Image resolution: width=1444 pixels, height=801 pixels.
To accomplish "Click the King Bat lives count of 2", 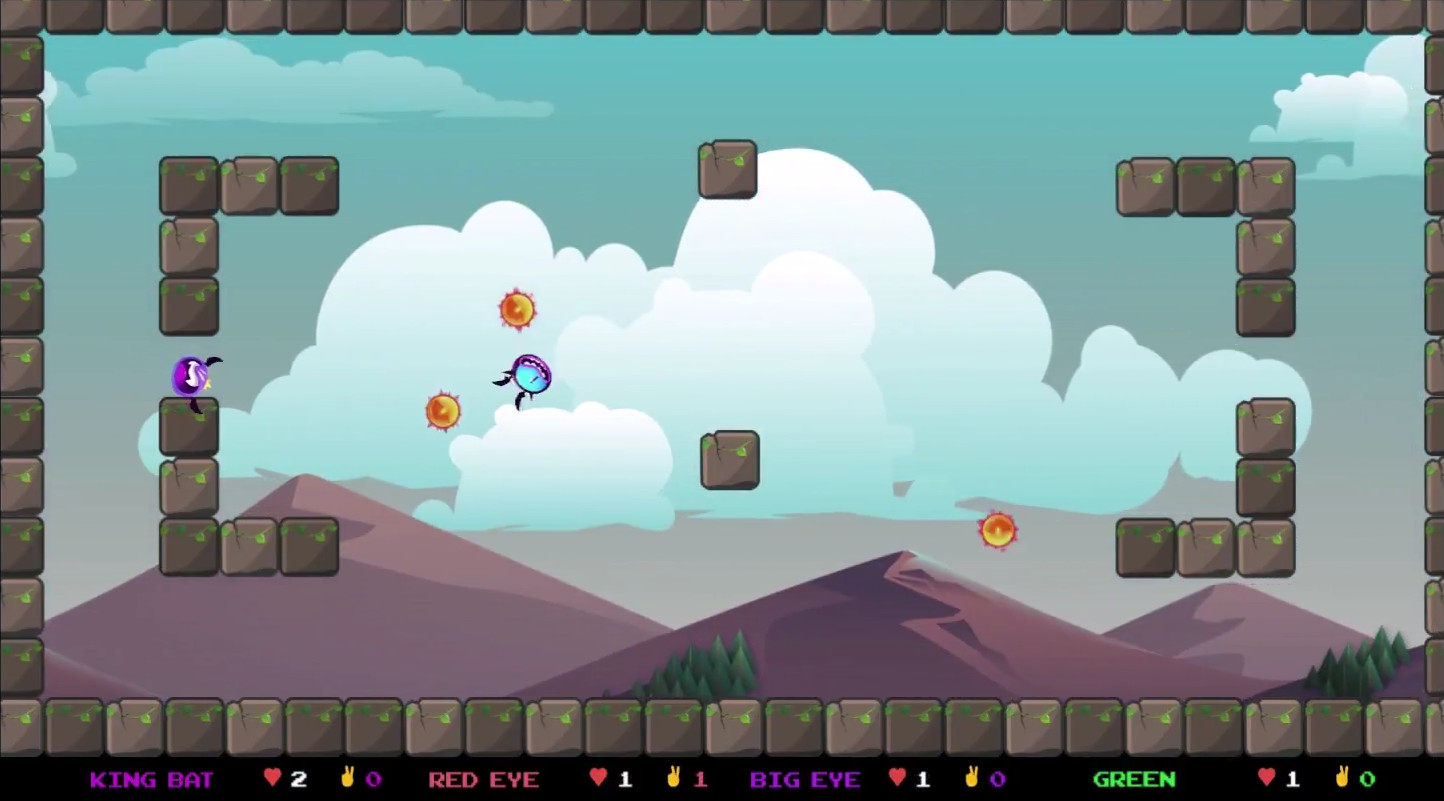I will 297,779.
